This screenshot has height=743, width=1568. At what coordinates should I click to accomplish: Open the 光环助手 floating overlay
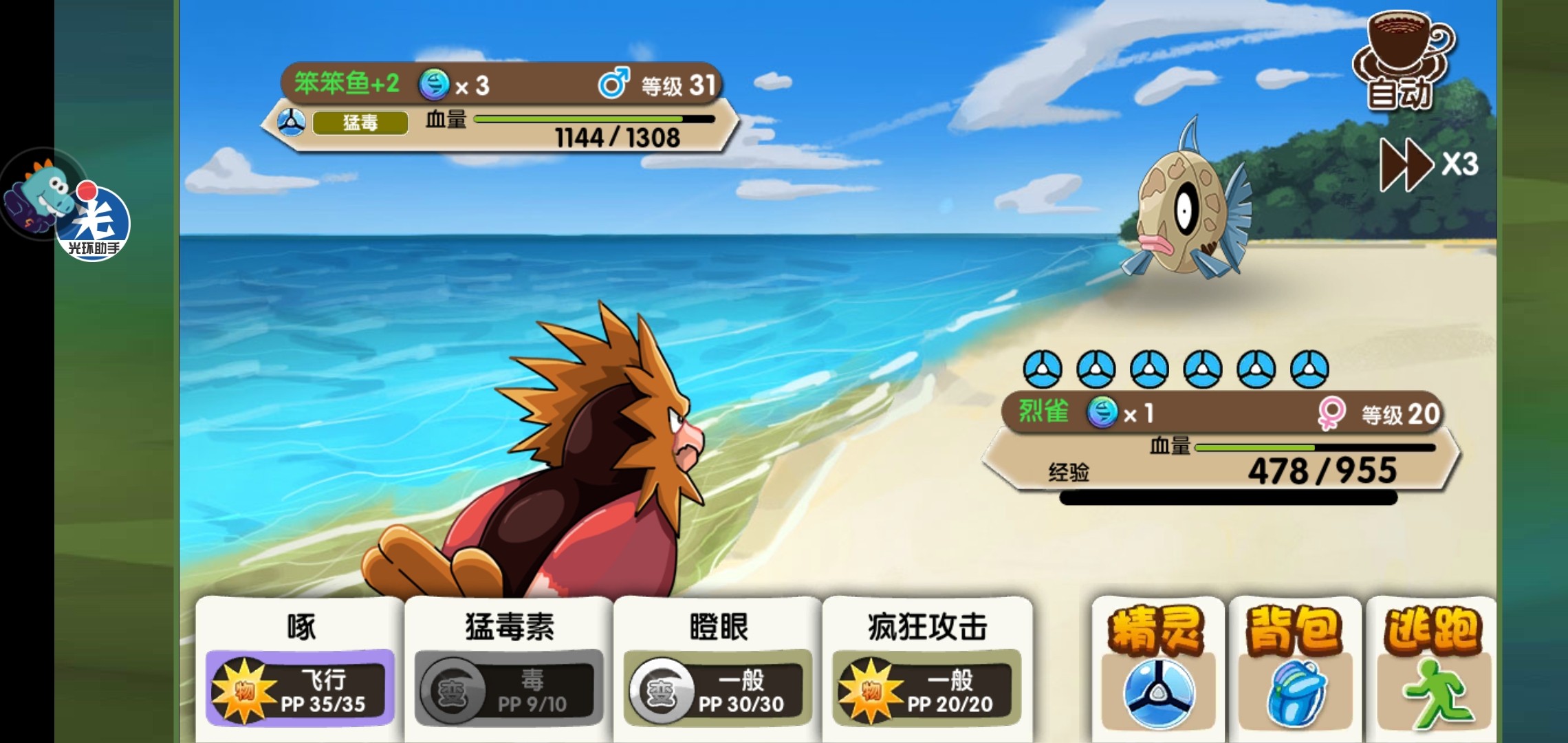click(93, 222)
